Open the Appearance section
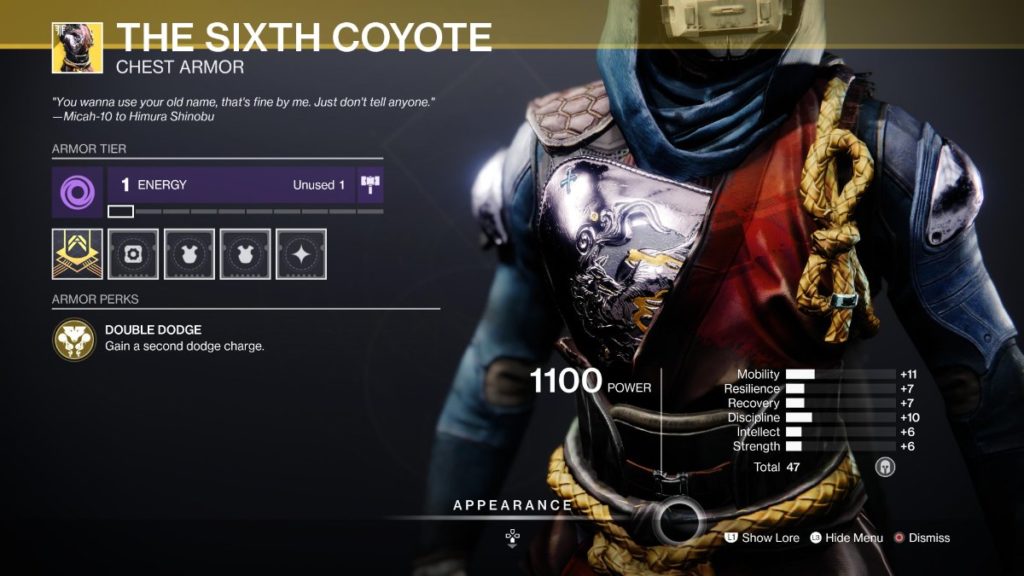 pyautogui.click(x=513, y=506)
